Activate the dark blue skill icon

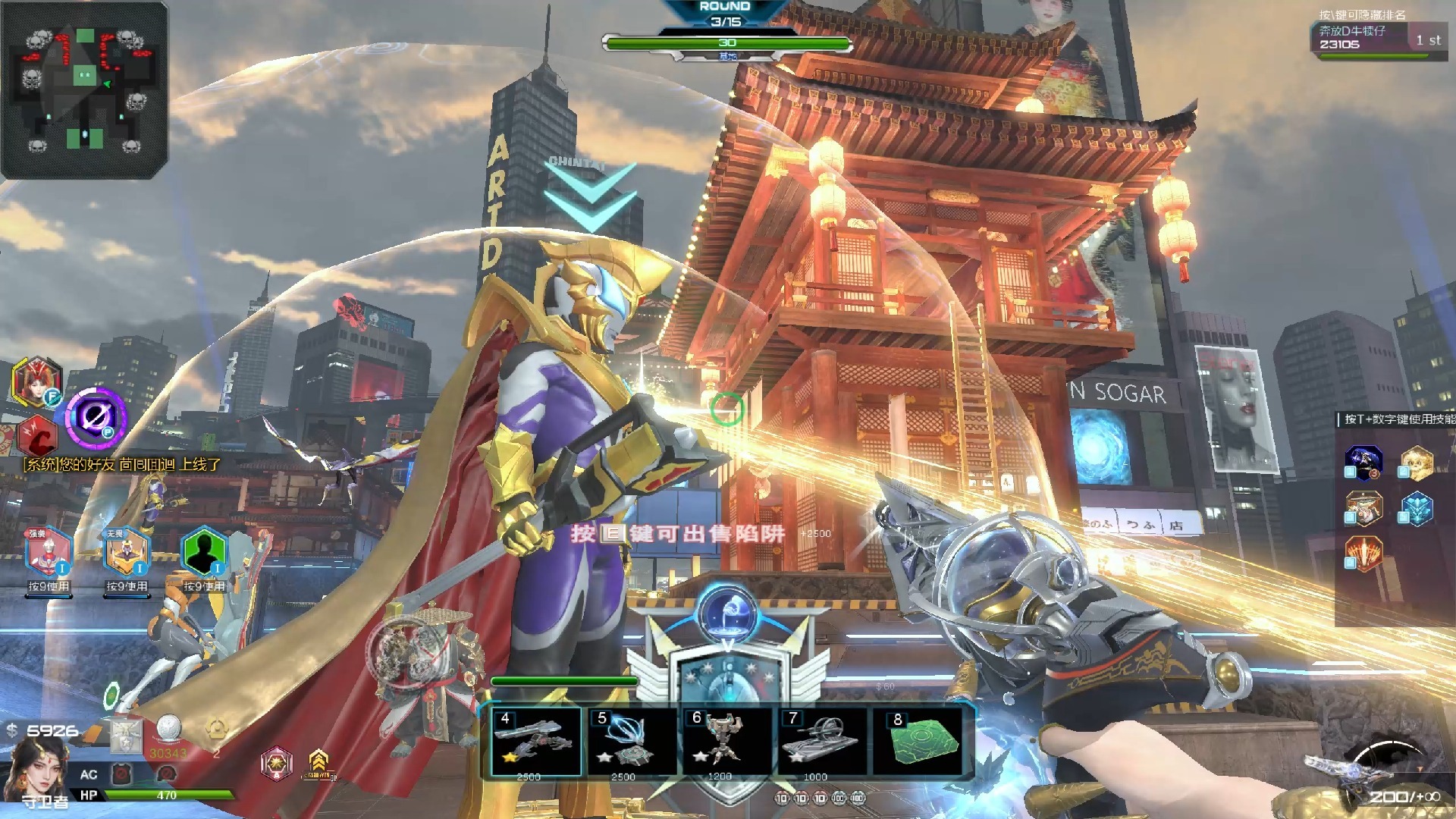click(x=1363, y=462)
